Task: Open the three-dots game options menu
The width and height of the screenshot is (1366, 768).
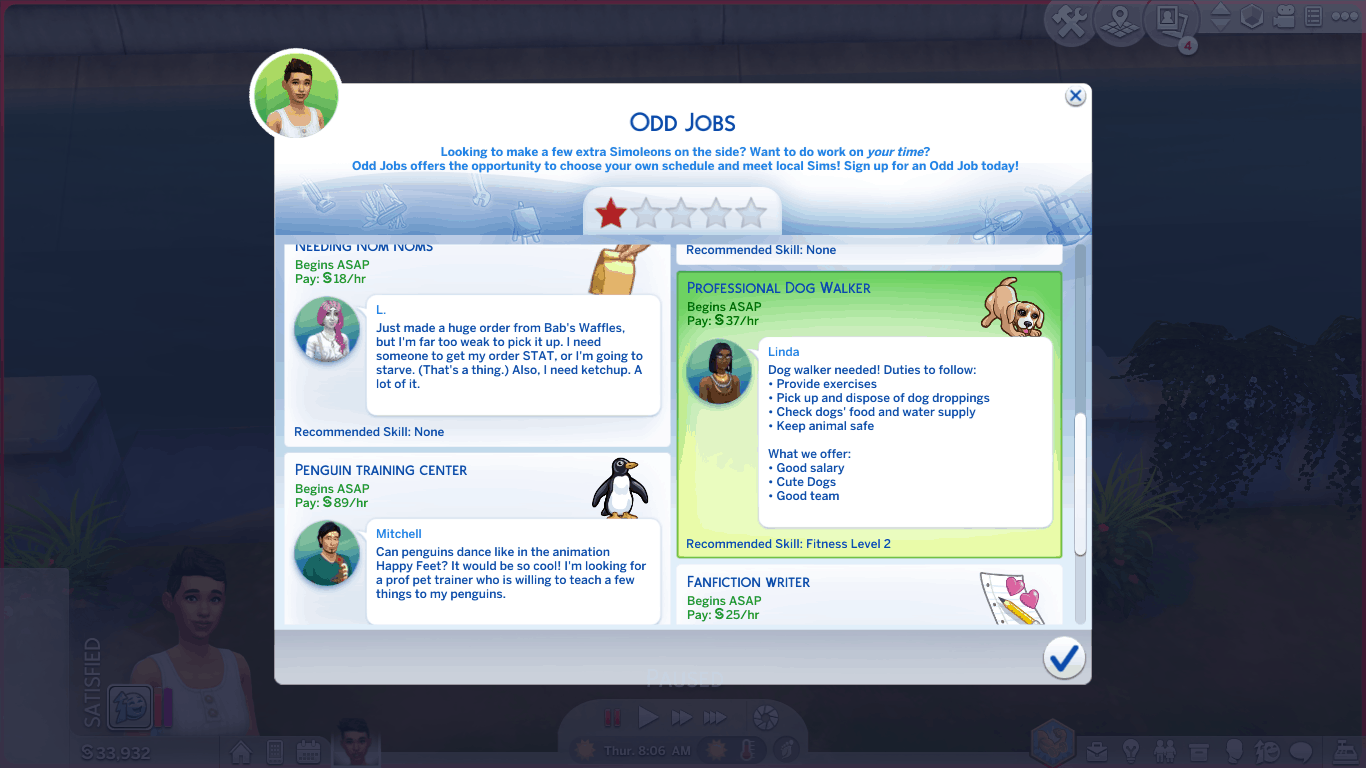Action: 1345,17
